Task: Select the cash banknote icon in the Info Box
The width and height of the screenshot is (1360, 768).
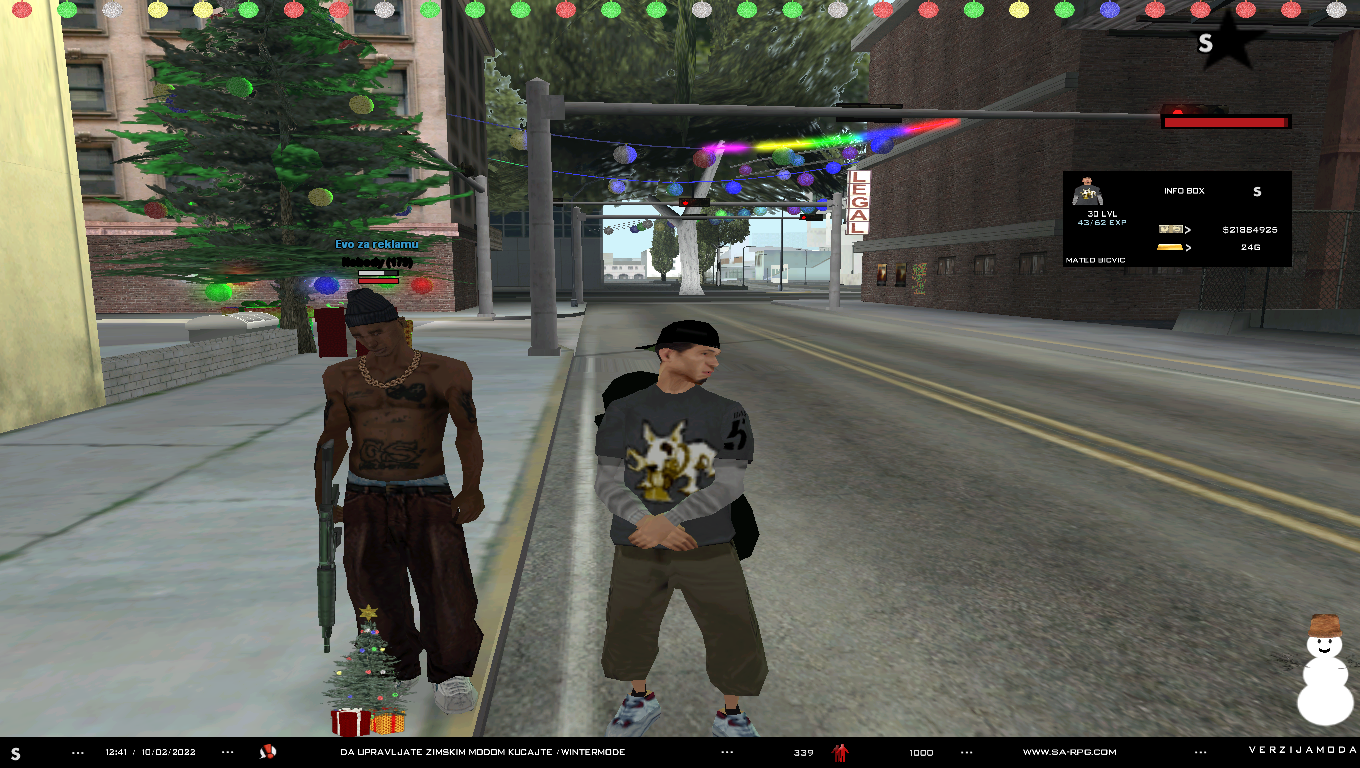Action: click(x=1170, y=230)
